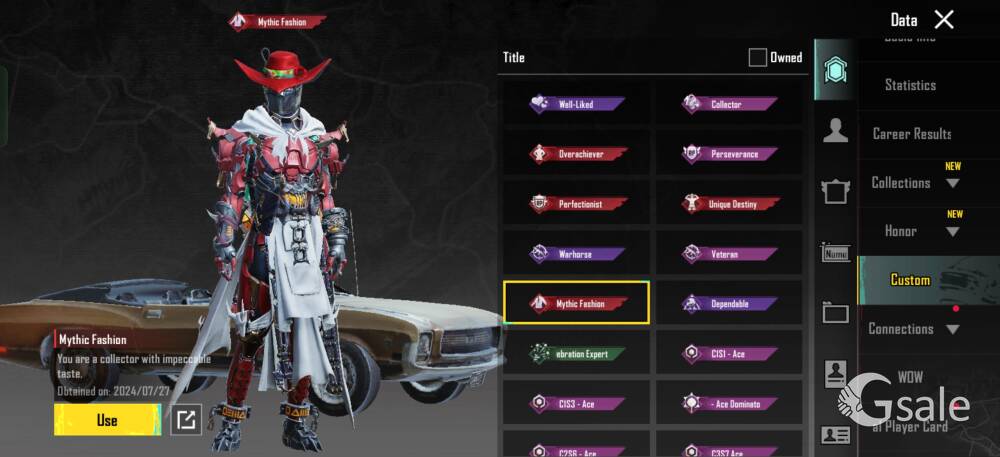This screenshot has width=1000, height=457.
Task: Share the title via arrow icon
Action: tap(186, 420)
